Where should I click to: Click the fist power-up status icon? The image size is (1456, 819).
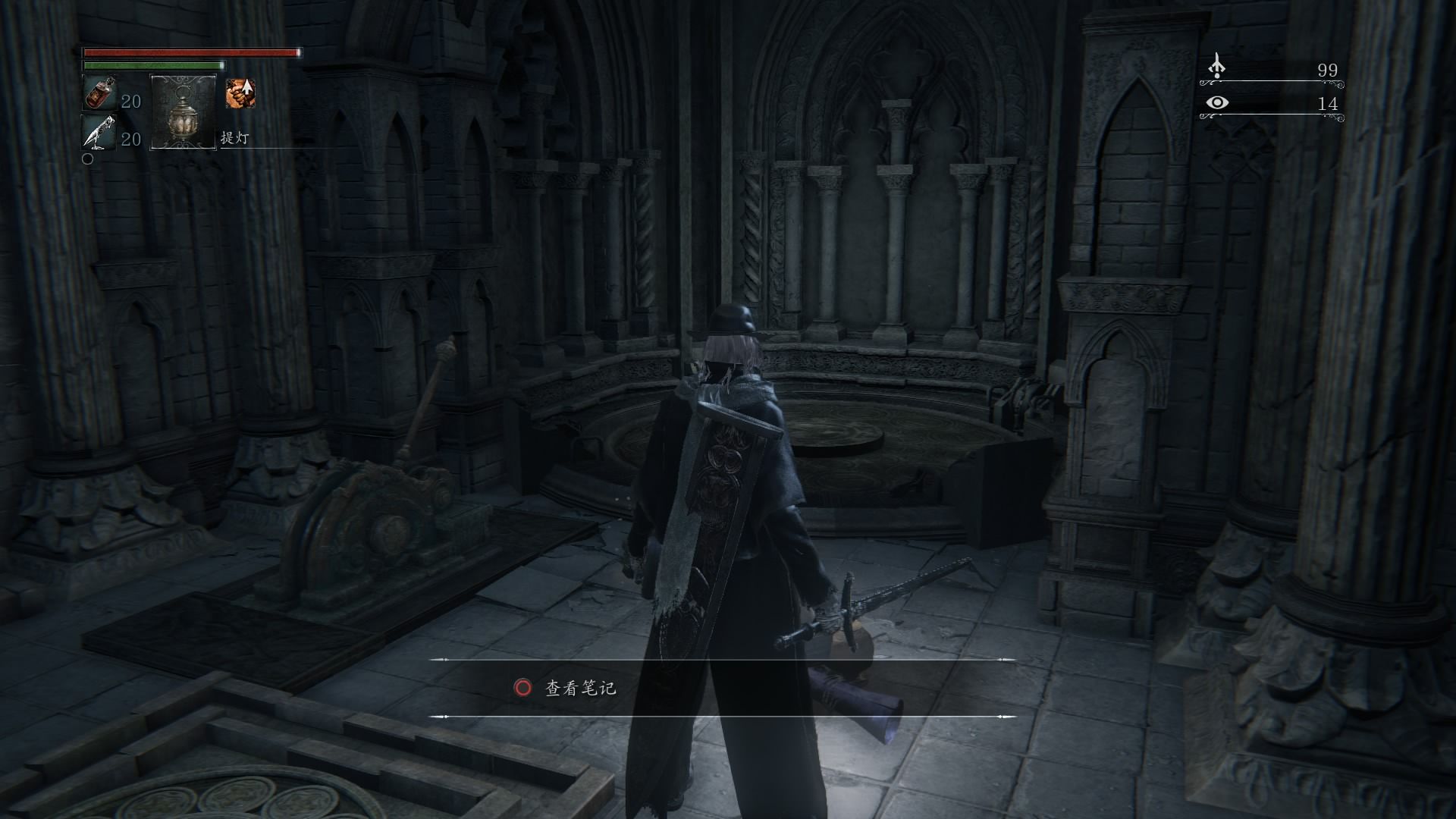[x=240, y=93]
